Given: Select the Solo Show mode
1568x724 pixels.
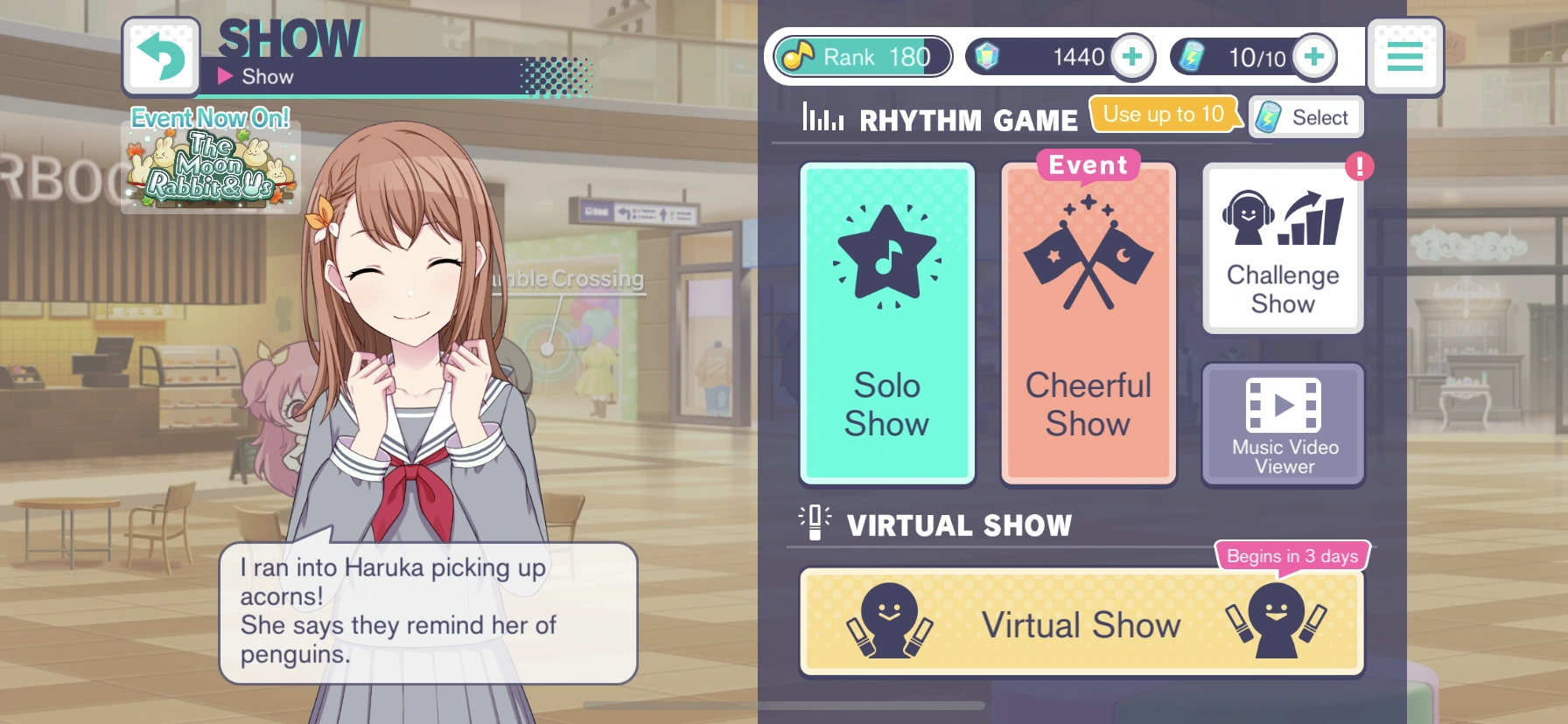Looking at the screenshot, I should tap(886, 322).
